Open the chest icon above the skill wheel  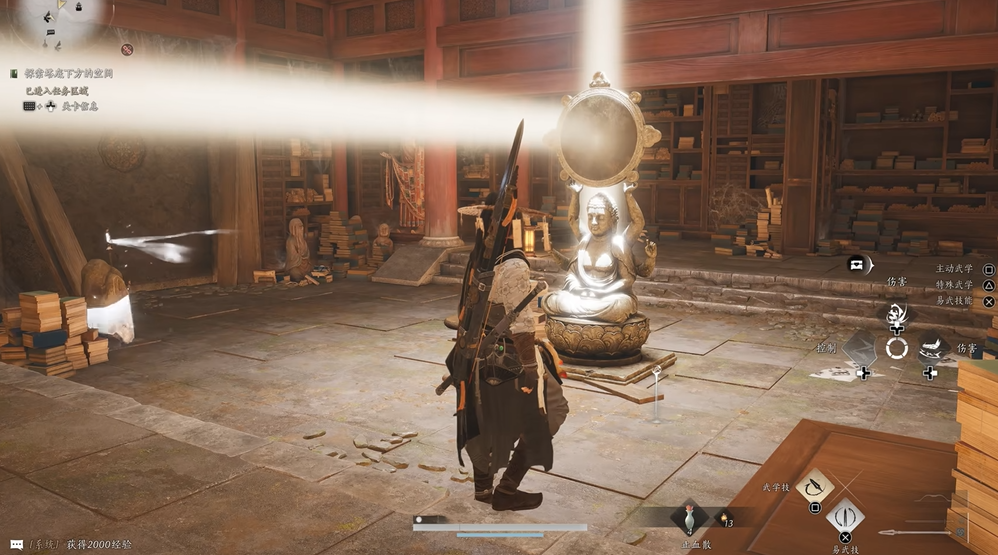click(x=857, y=264)
